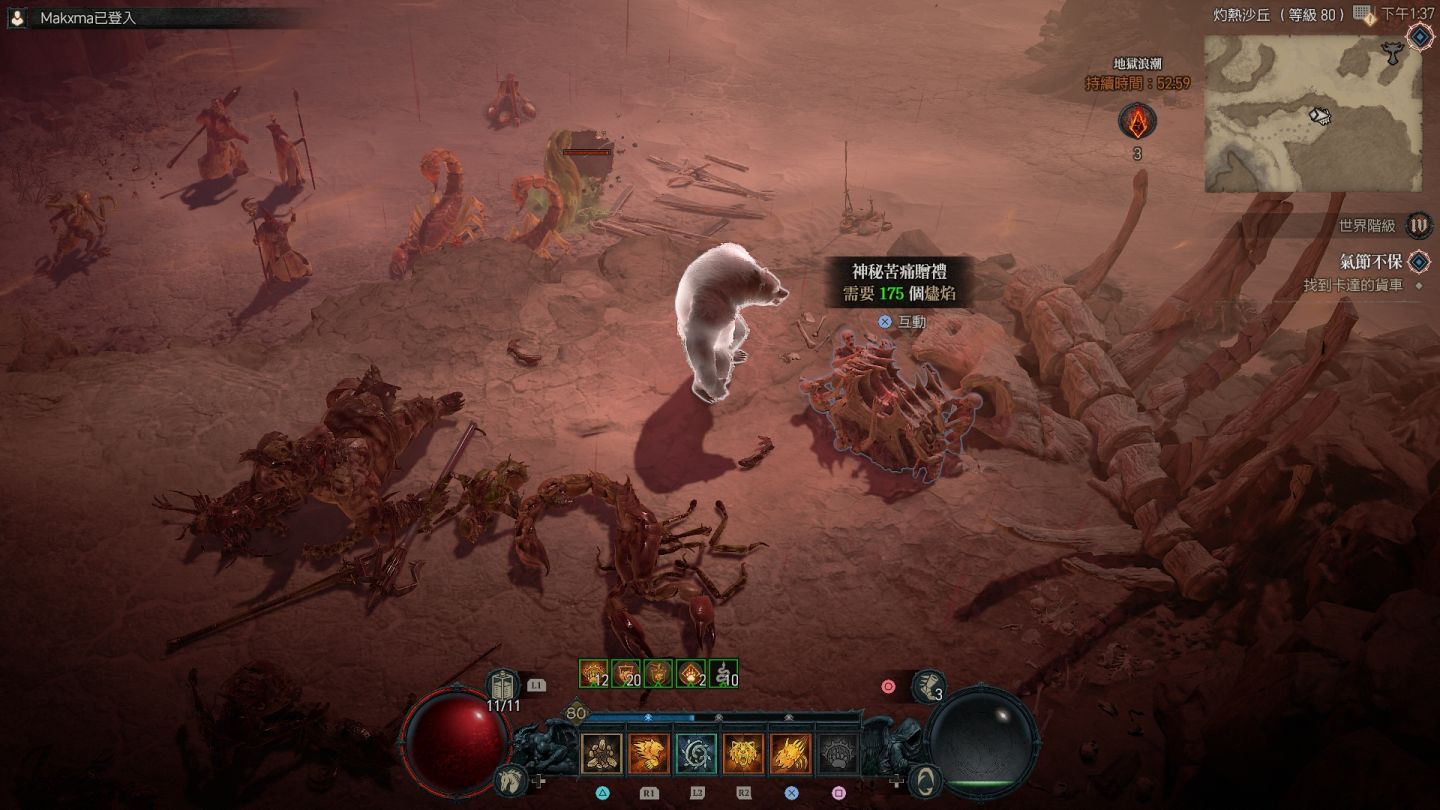Click the Helltide ember counter icon

(1137, 122)
